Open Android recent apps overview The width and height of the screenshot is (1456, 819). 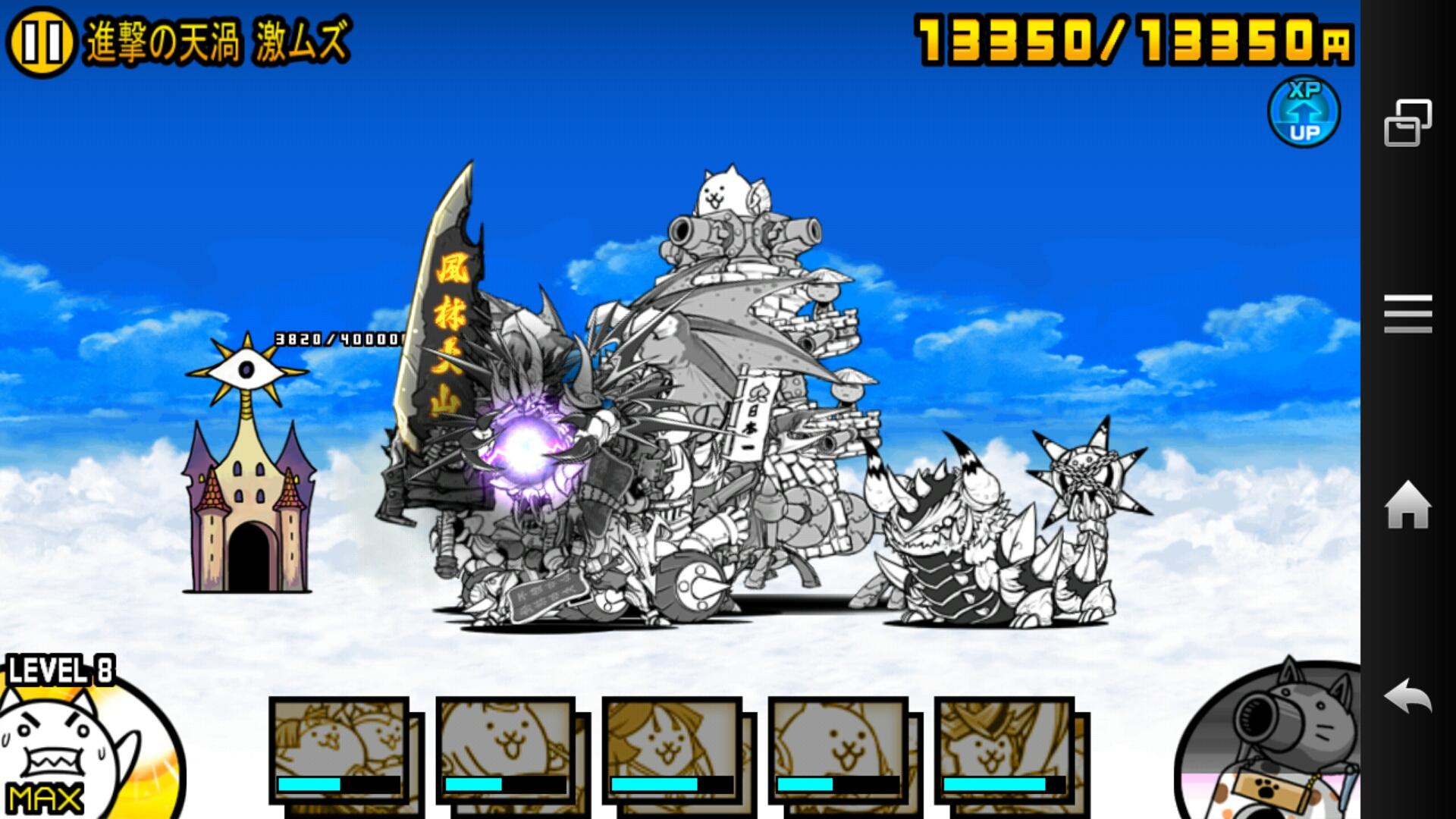(x=1408, y=122)
